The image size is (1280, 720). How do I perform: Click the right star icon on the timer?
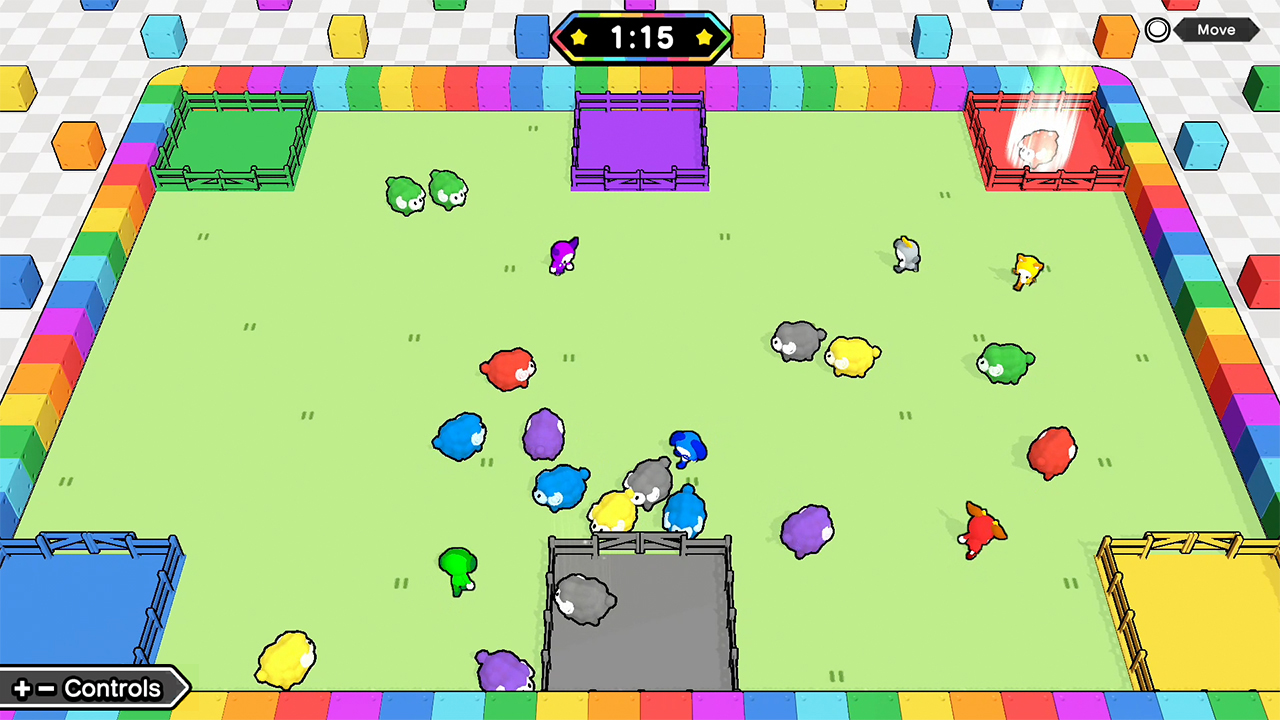pos(705,38)
